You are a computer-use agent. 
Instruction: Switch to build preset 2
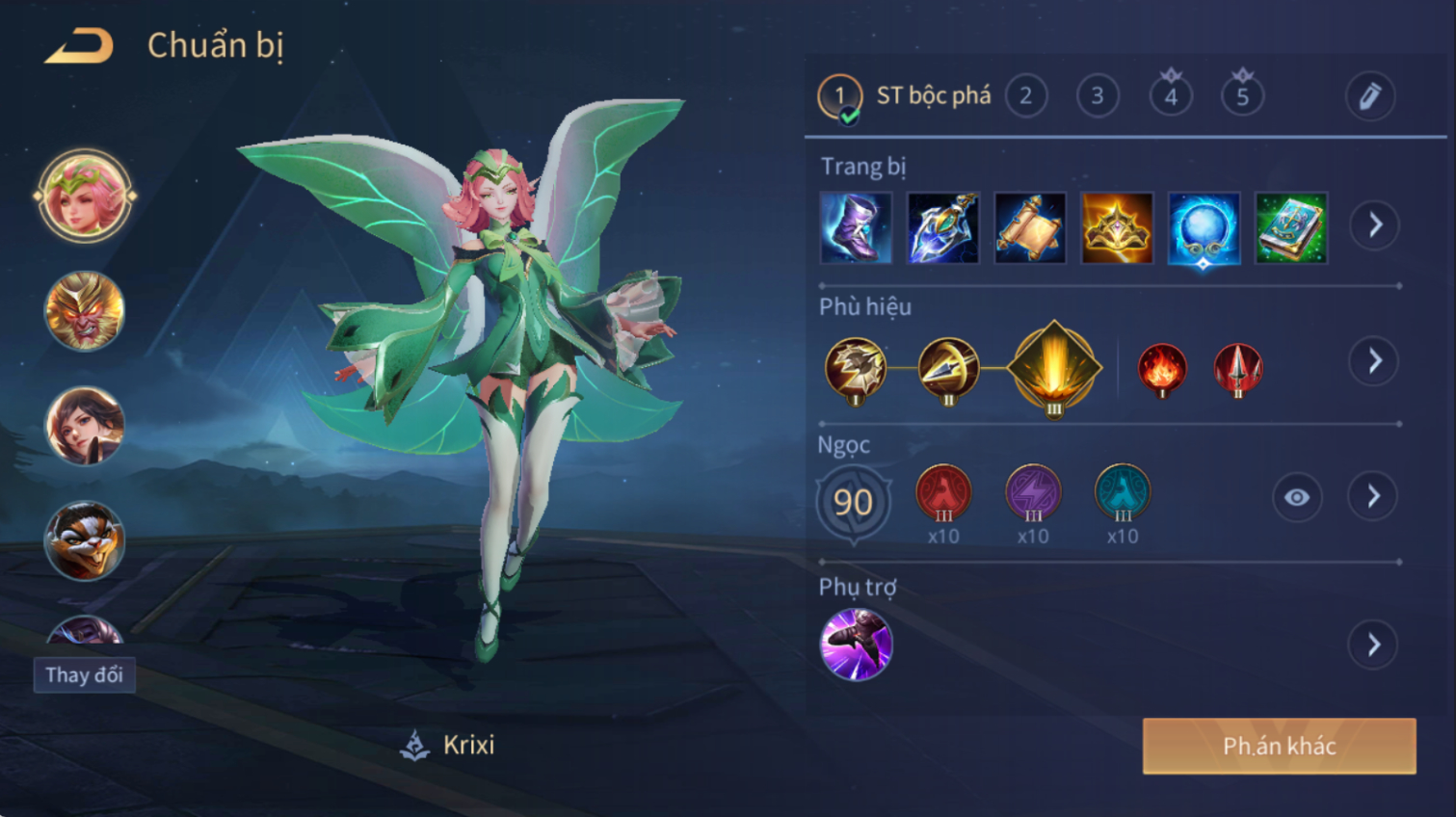(1026, 96)
